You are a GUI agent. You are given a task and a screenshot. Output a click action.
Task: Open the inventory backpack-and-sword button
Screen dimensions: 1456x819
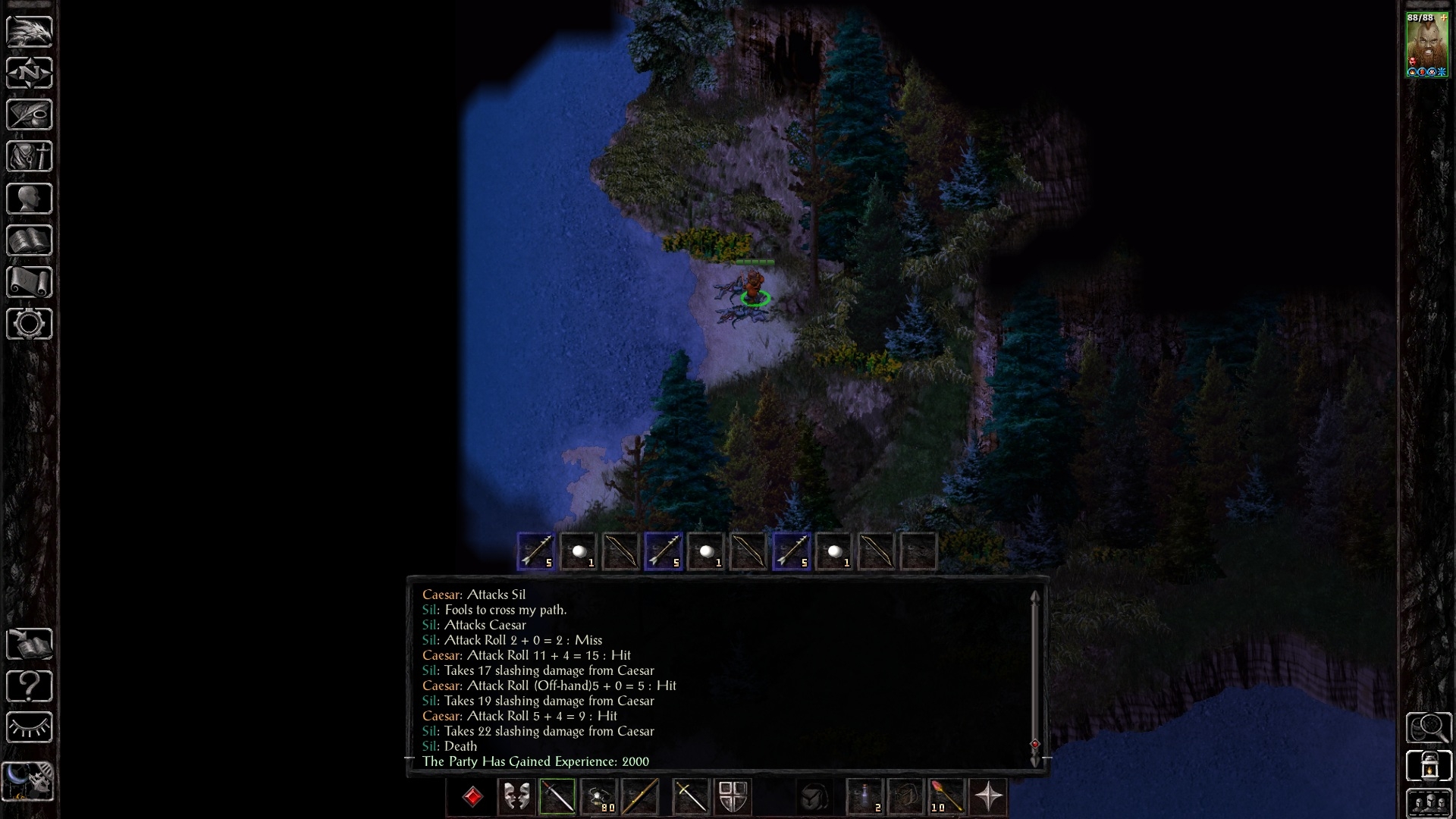29,156
